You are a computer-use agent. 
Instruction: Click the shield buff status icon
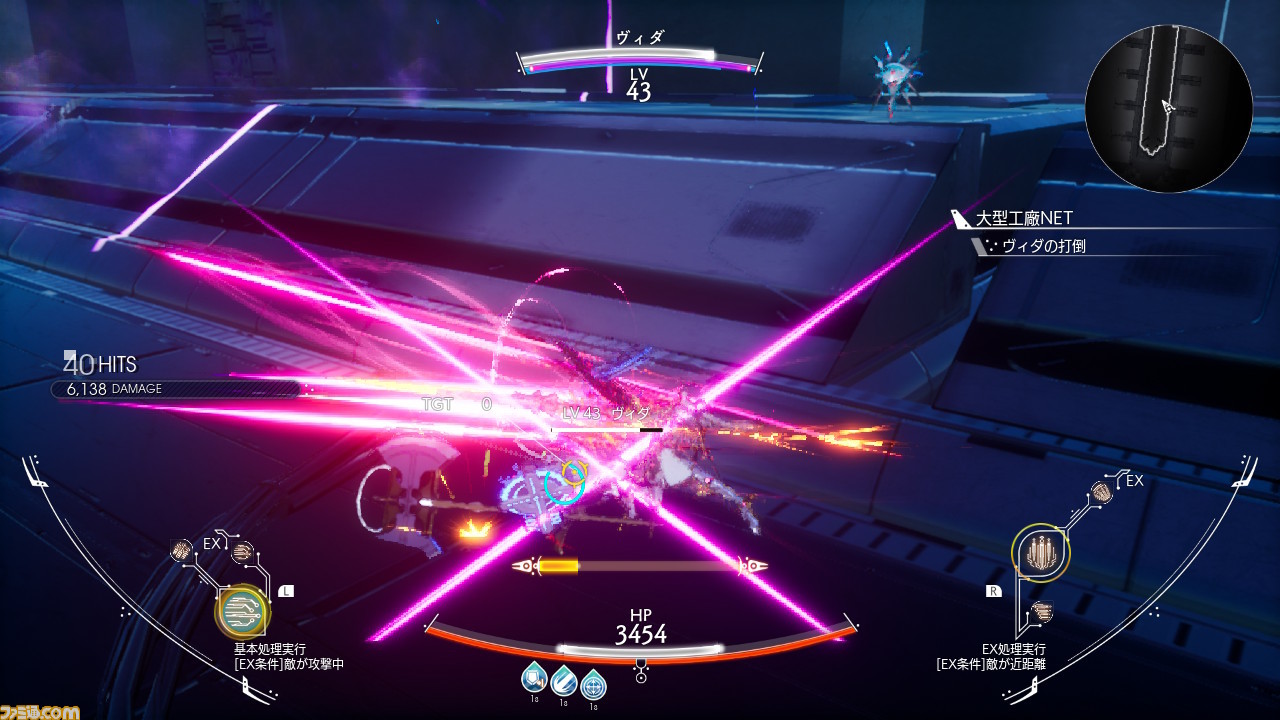click(533, 679)
